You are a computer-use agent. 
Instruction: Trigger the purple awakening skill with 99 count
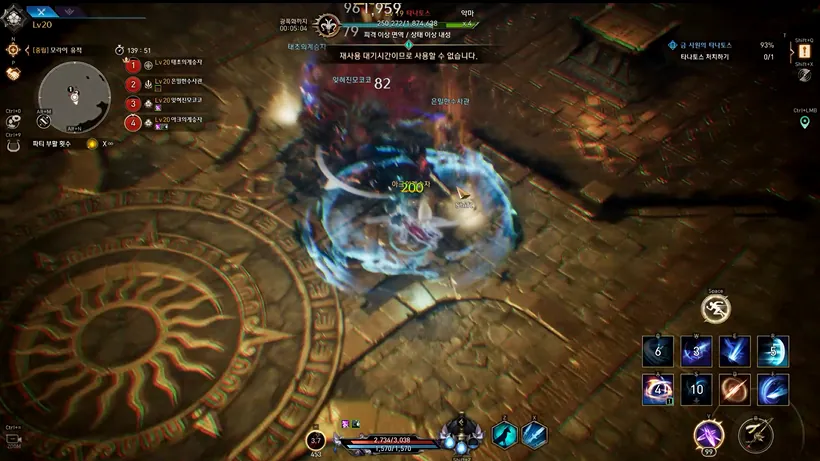[710, 434]
